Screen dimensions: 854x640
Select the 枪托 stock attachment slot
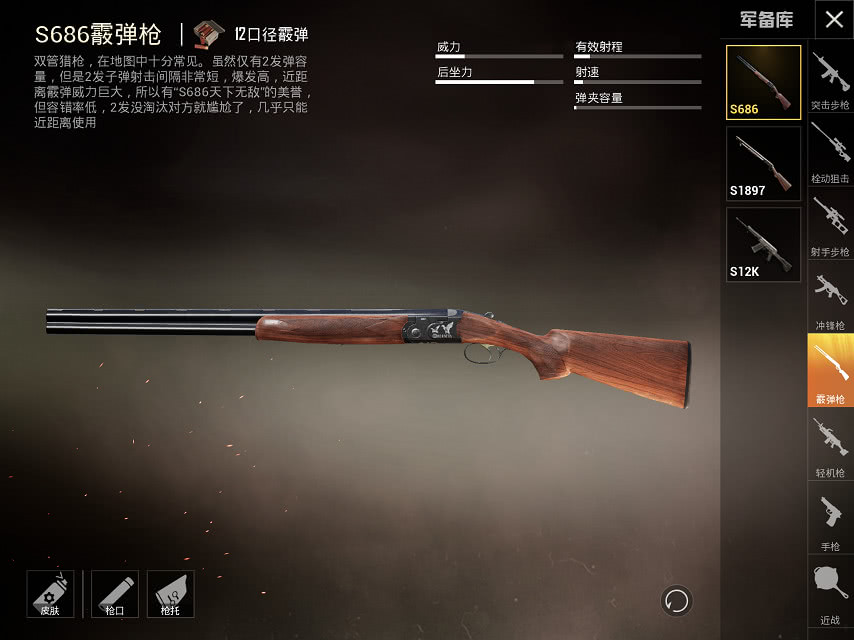(x=170, y=594)
